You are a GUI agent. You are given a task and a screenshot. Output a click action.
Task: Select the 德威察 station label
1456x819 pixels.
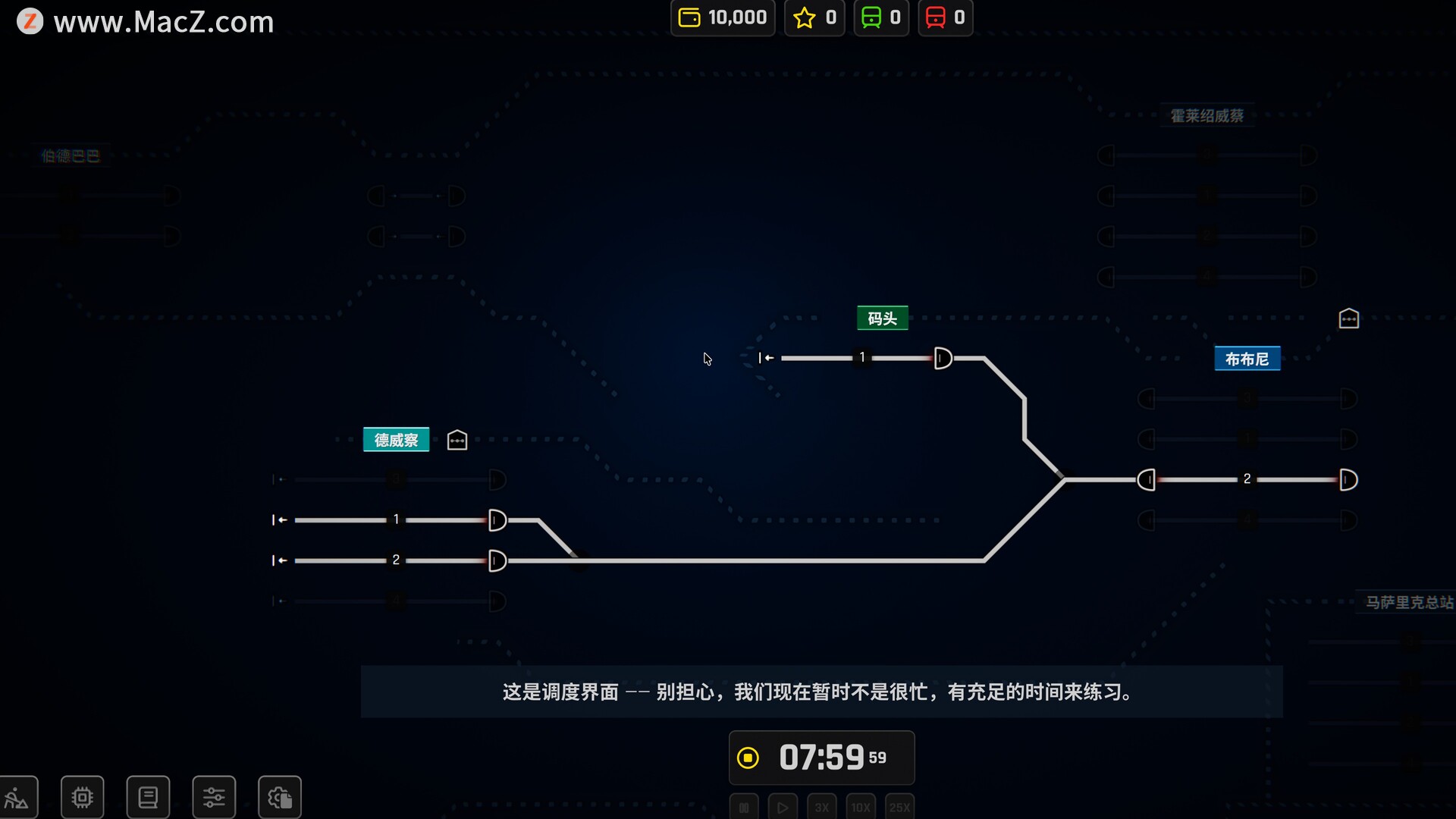click(396, 440)
